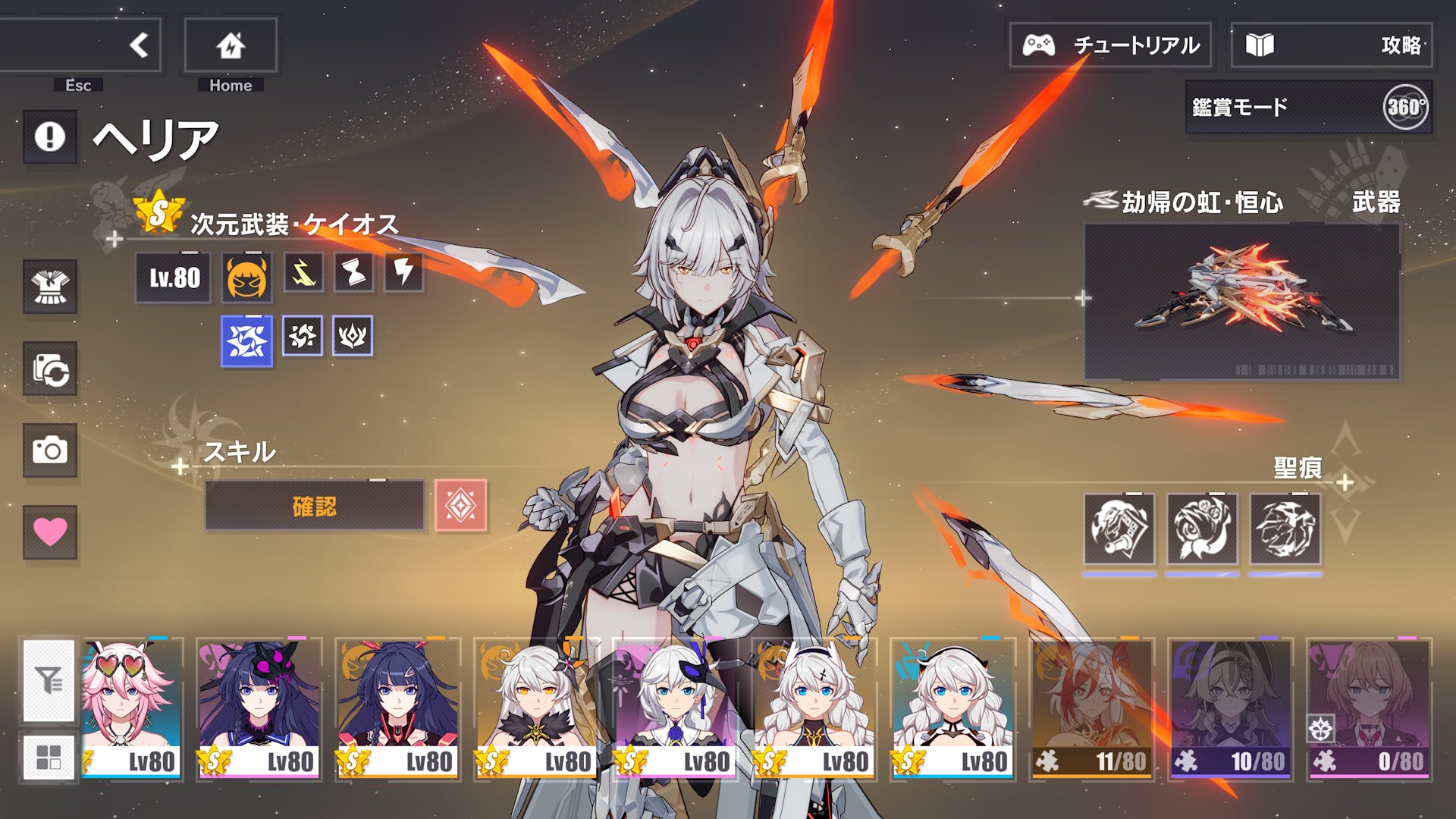Open the red diamond skill icon
1456x819 pixels.
[461, 506]
